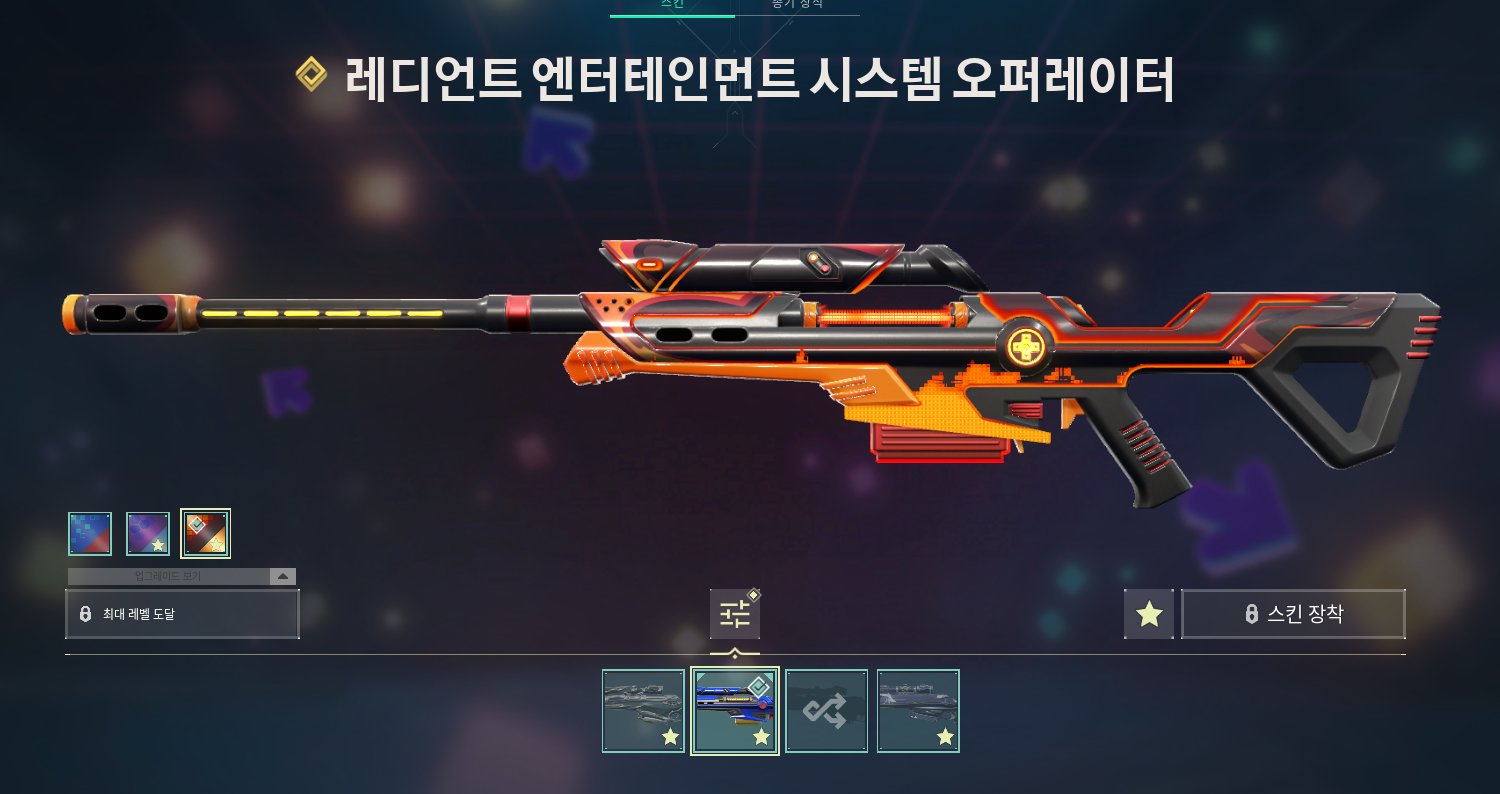1500x794 pixels.
Task: Open the slider filter options icon
Action: point(735,614)
